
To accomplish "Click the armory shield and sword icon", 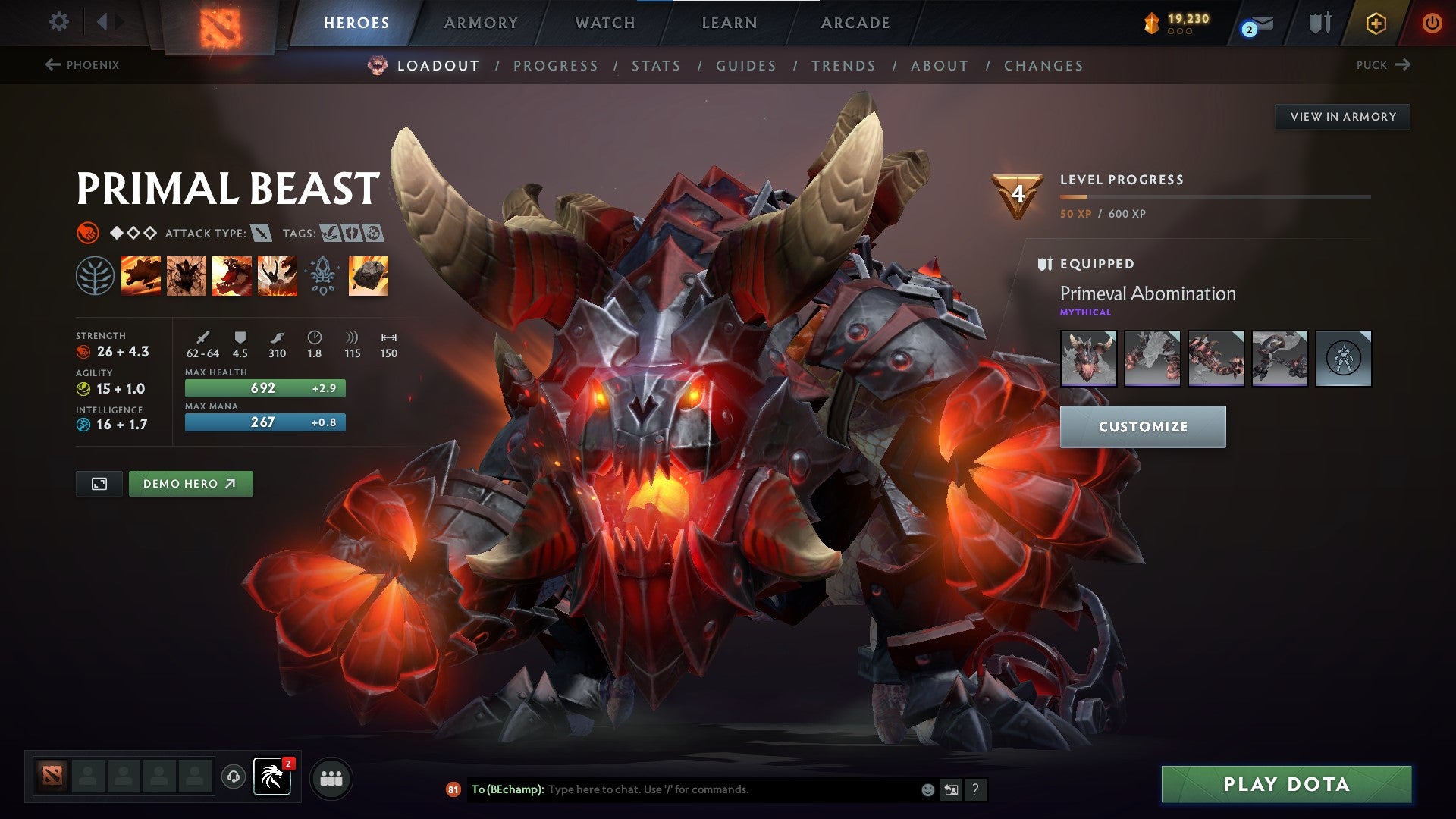I will [1319, 23].
